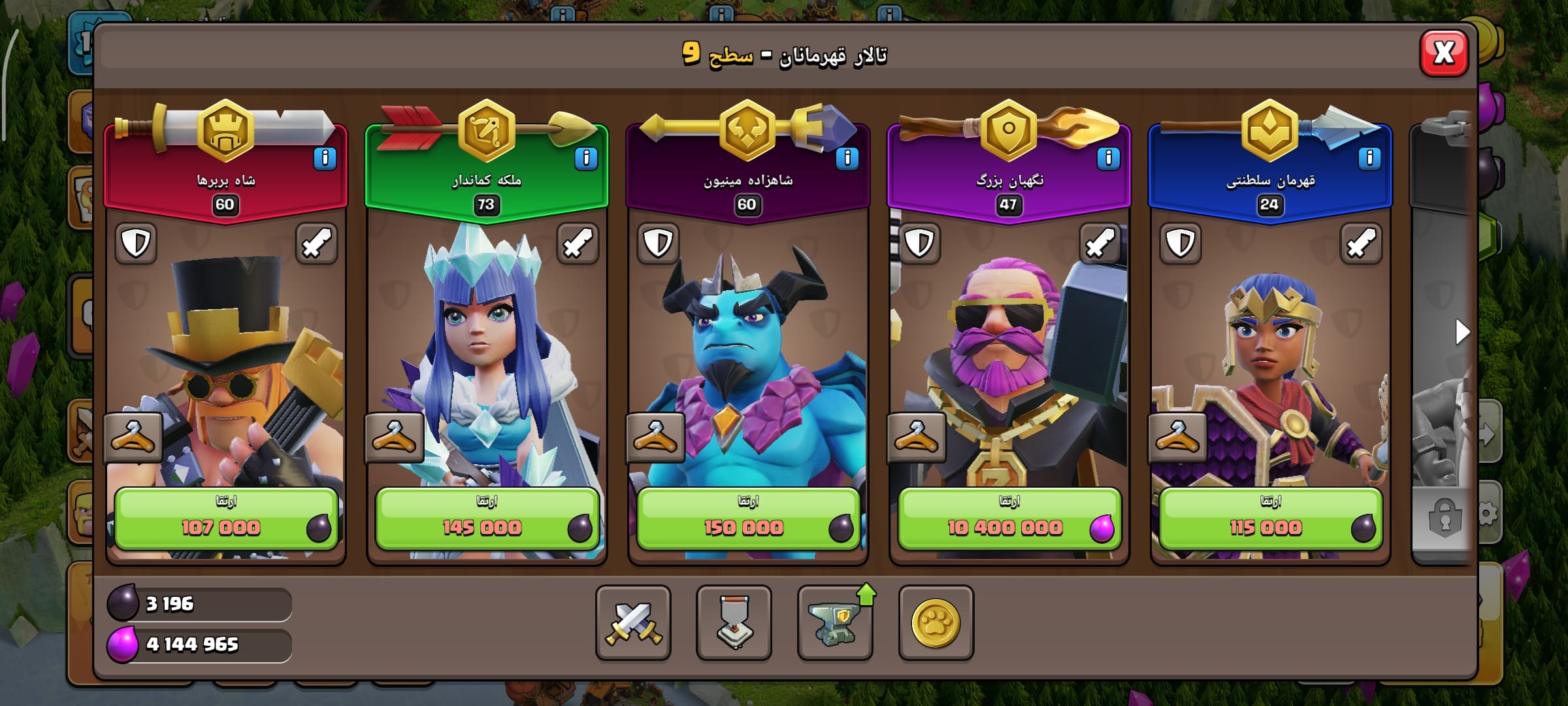Upgrade Minion Prince for 150 000 dark elixir
The width and height of the screenshot is (1568, 706).
point(748,518)
